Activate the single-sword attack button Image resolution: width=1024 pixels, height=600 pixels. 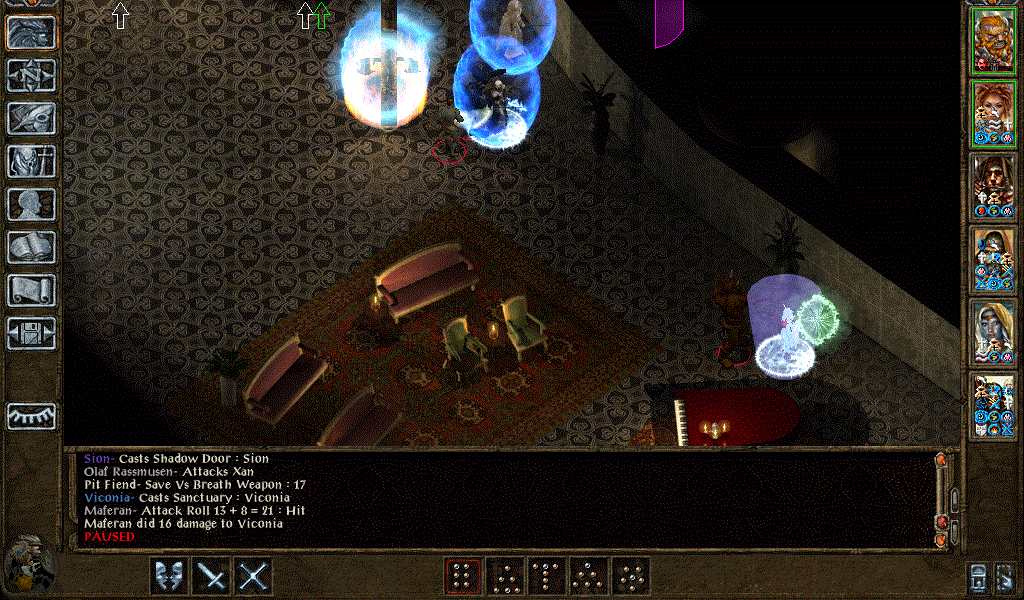coord(211,576)
